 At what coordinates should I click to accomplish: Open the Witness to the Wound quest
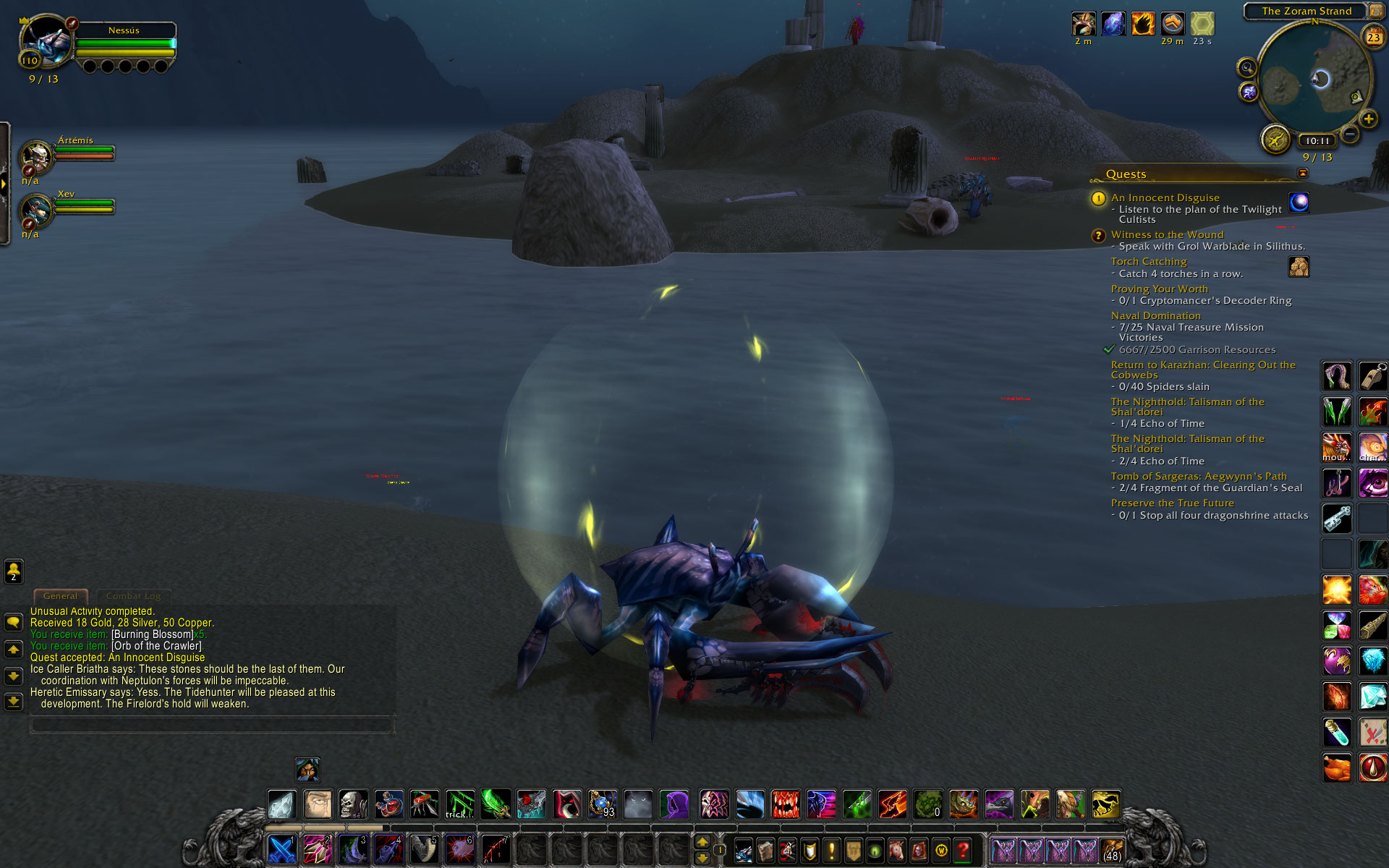1167,234
